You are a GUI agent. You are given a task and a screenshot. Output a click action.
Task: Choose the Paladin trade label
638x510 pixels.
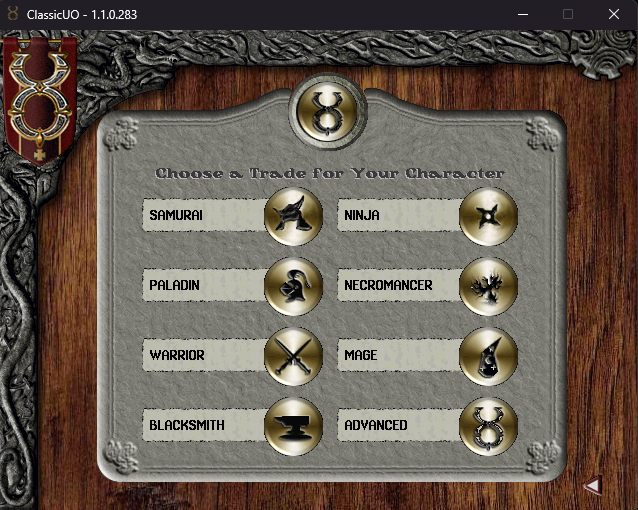(x=175, y=285)
